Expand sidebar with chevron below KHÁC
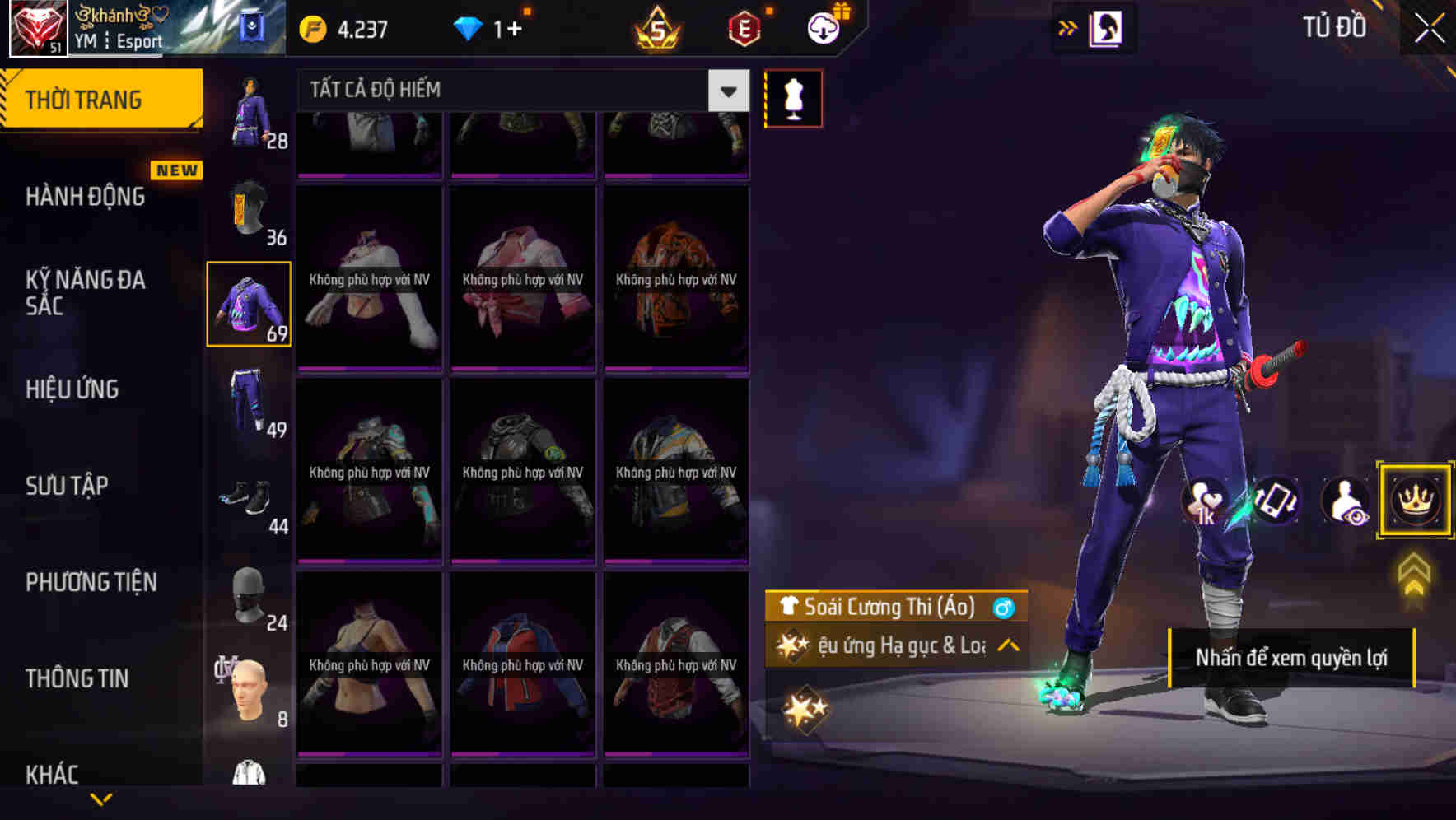Viewport: 1456px width, 820px height. [101, 799]
